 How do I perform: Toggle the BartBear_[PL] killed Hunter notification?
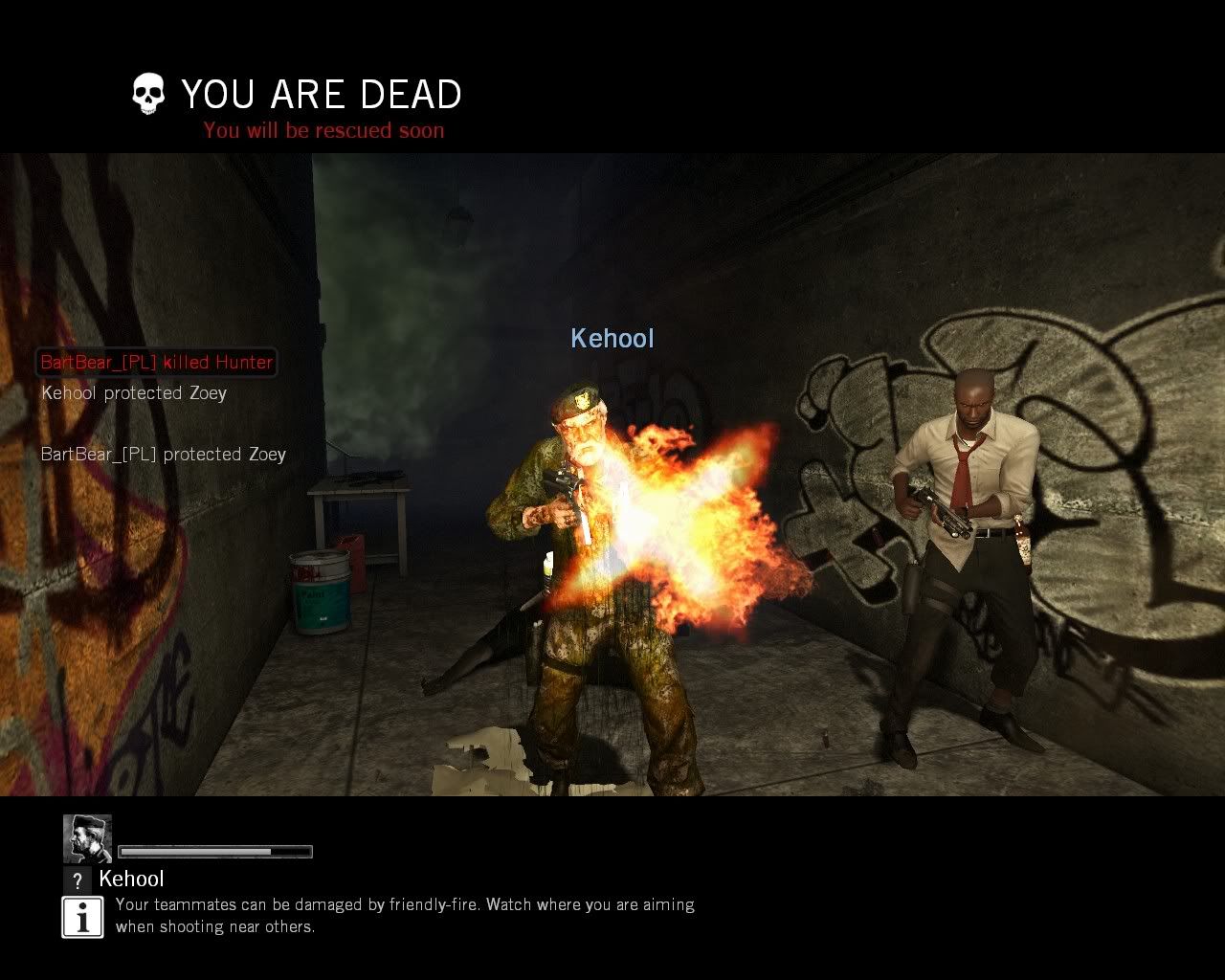tap(155, 362)
